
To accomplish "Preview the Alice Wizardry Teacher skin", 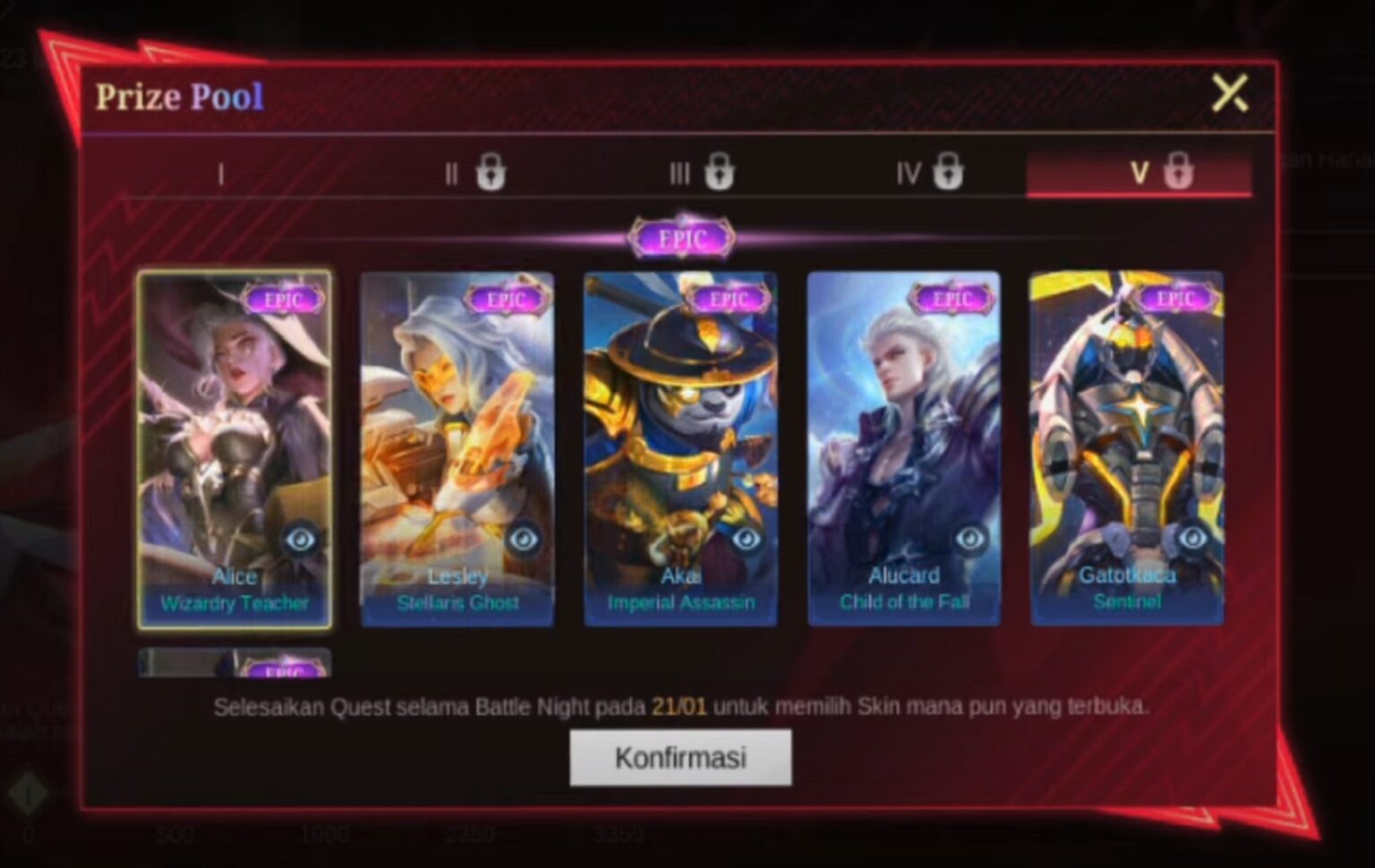I will (301, 540).
